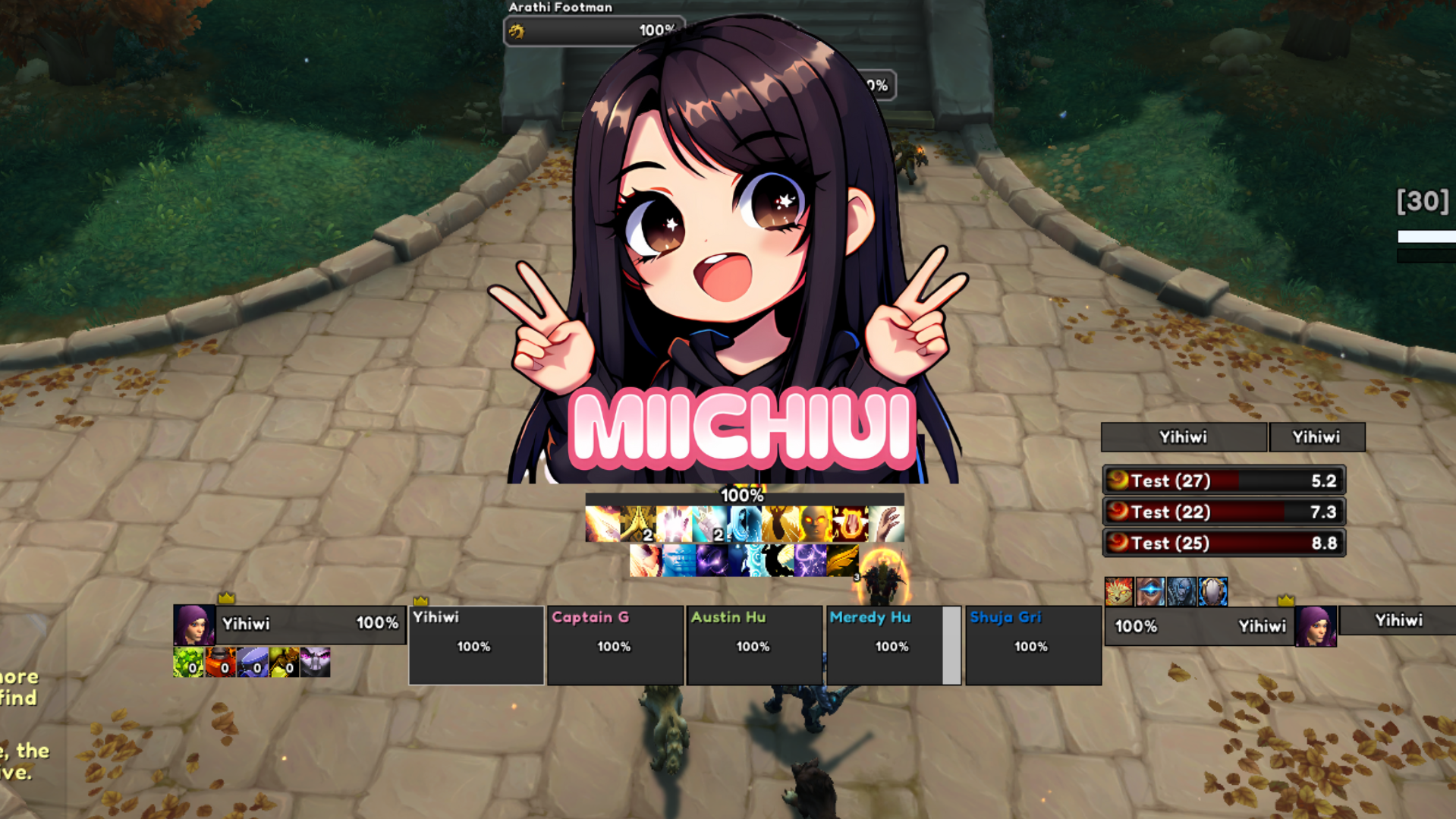The width and height of the screenshot is (1456, 819).
Task: Select the green leafy debuff icon
Action: (188, 663)
